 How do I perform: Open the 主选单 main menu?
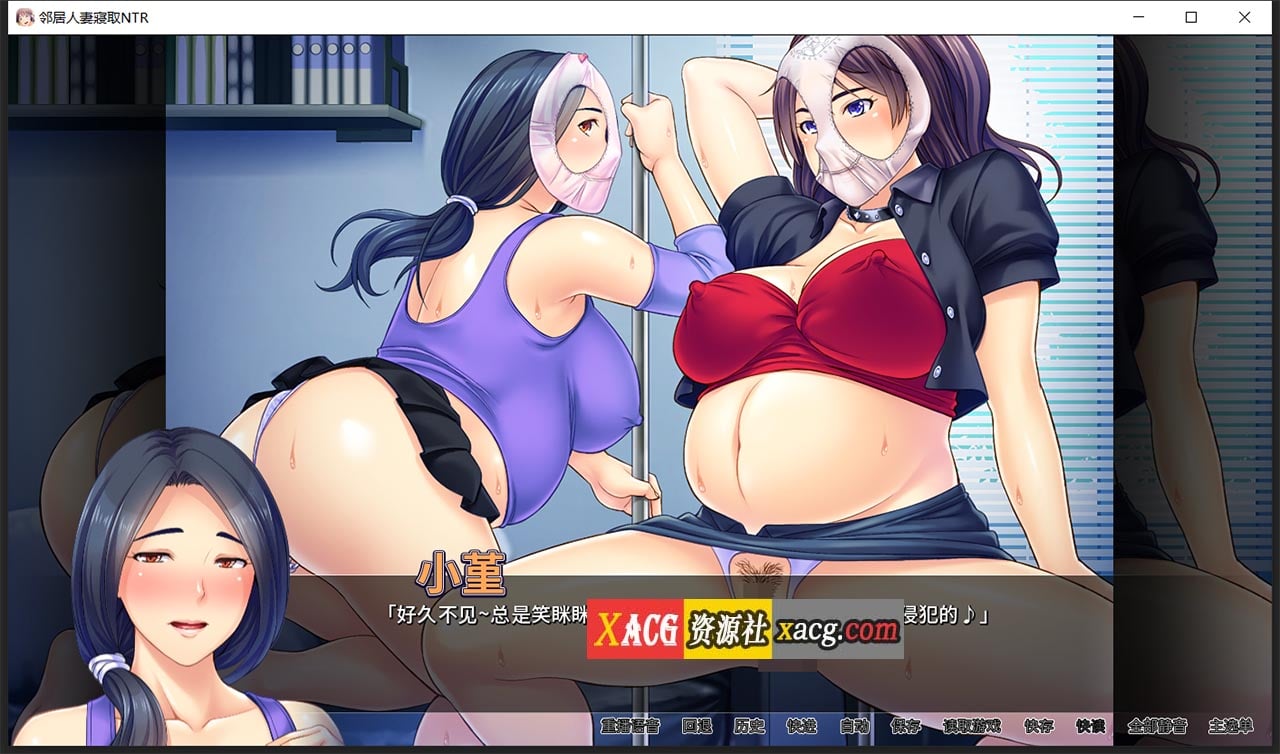pos(1231,728)
